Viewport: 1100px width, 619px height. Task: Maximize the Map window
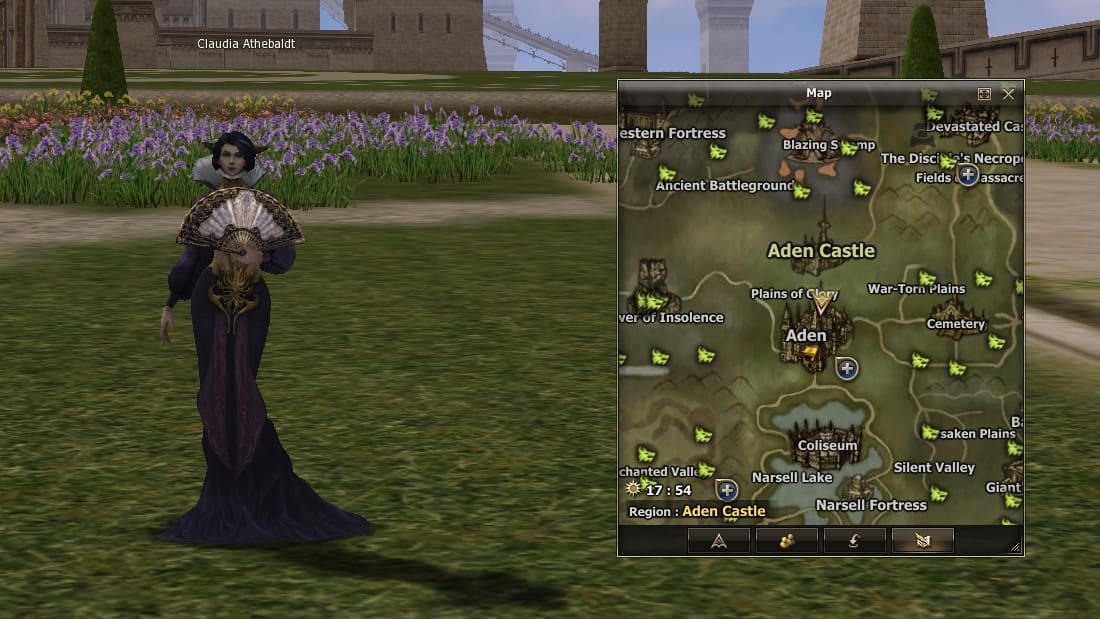[x=984, y=93]
